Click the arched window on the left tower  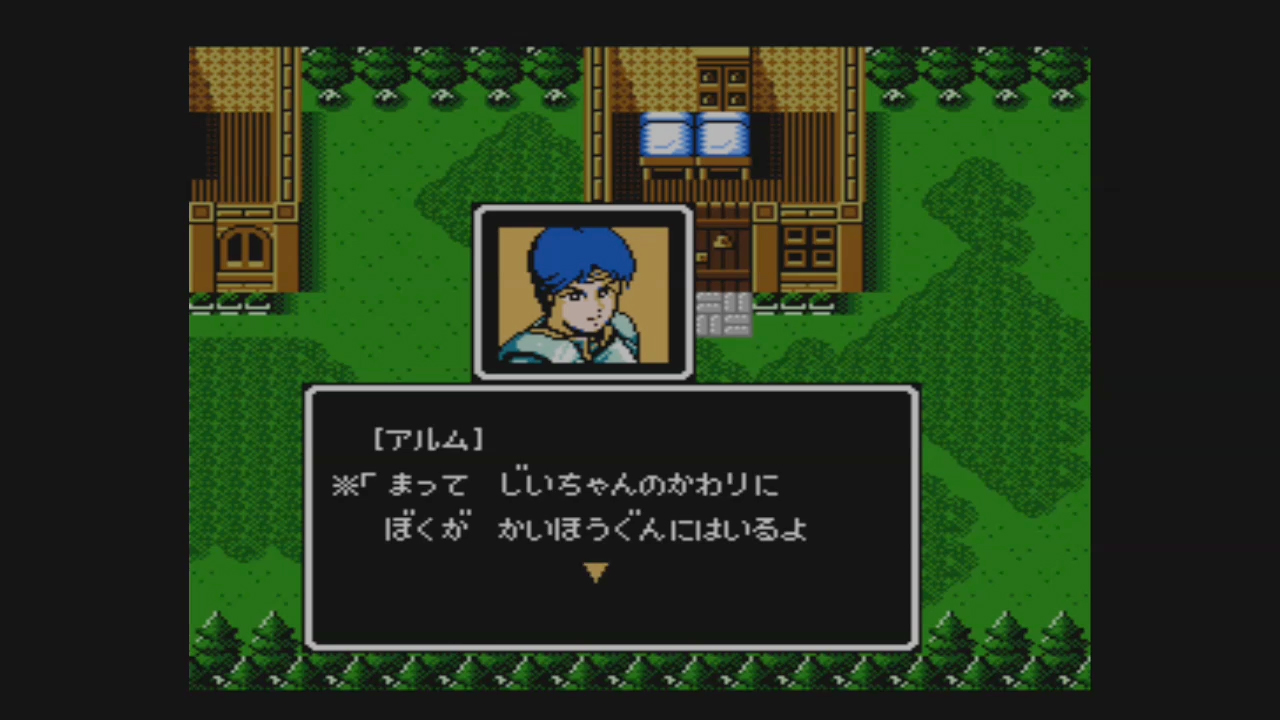pyautogui.click(x=245, y=247)
